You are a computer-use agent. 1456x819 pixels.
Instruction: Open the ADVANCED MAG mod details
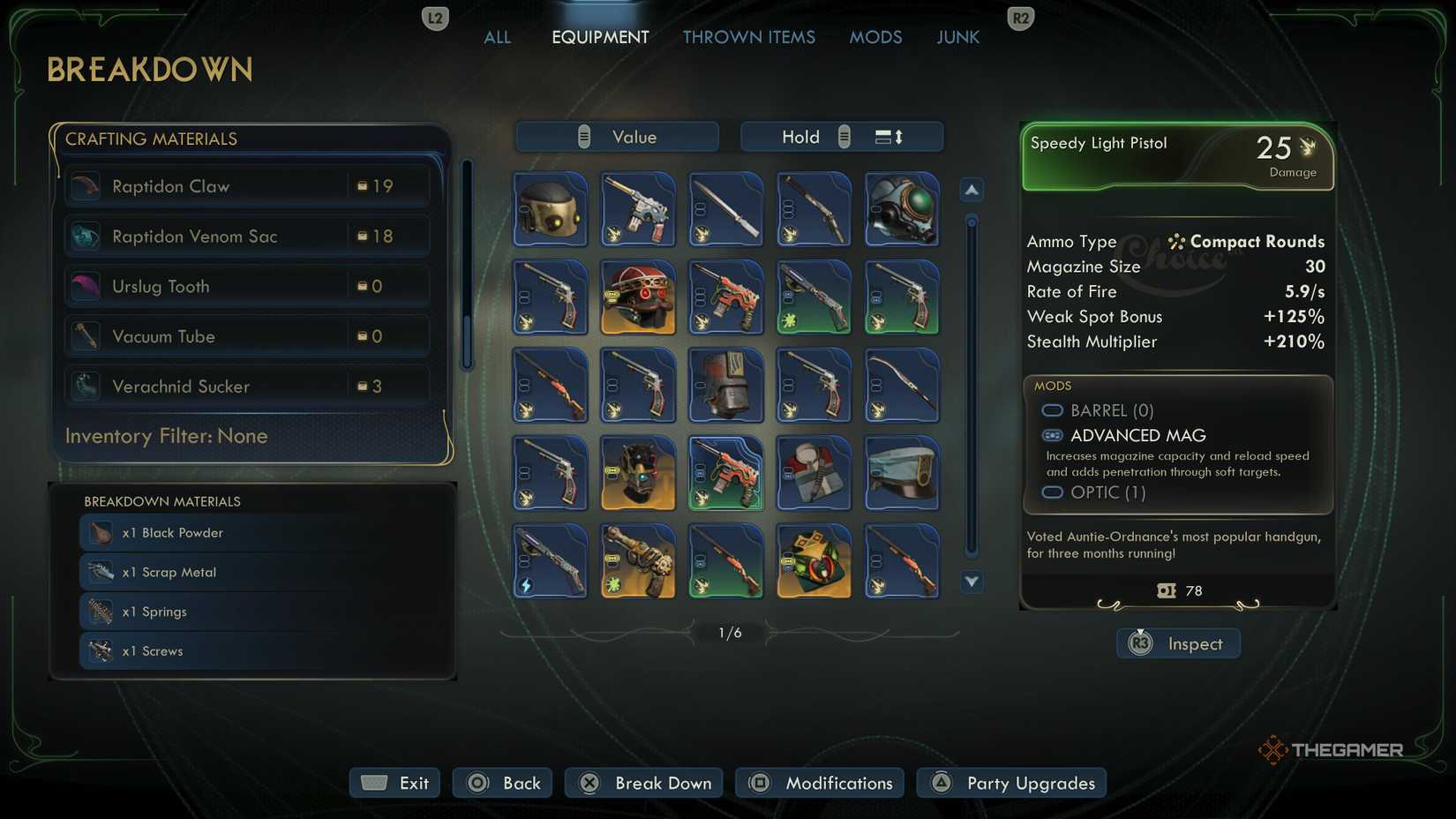point(1137,435)
